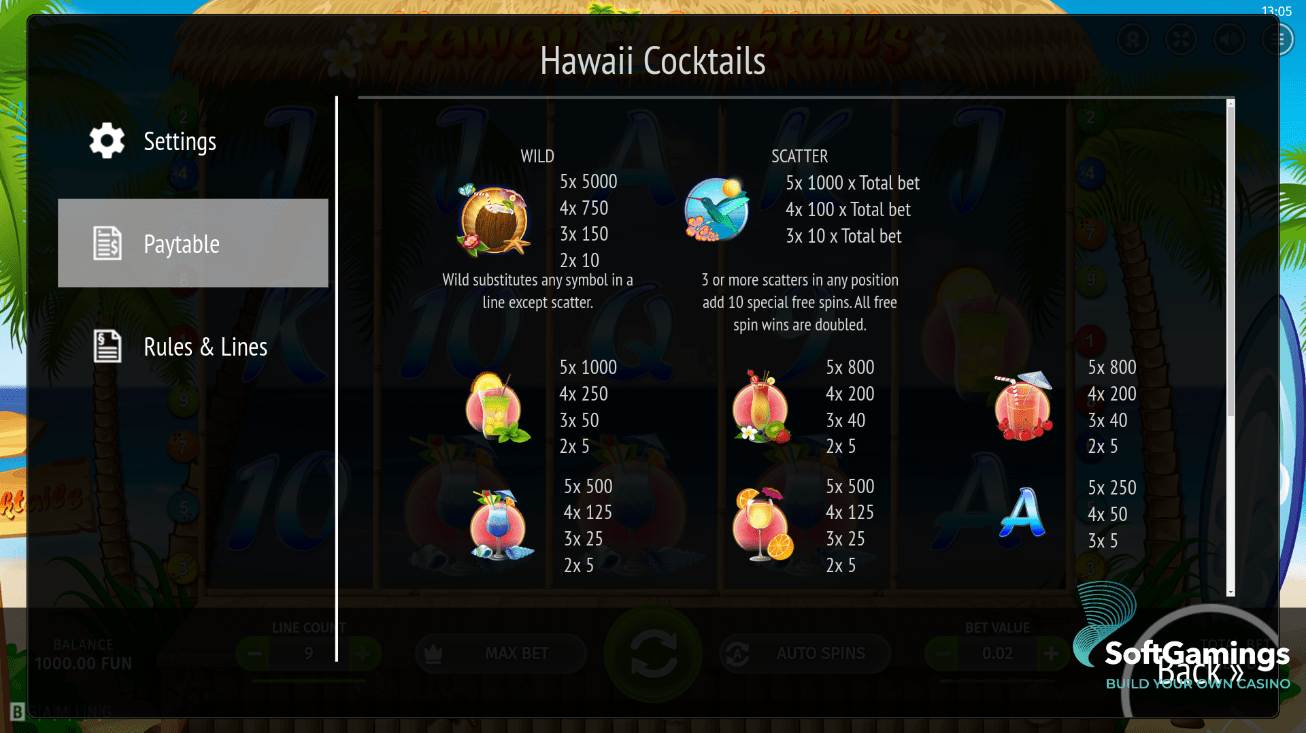Mute the game sound with speaker icon
Viewport: 1306px width, 733px height.
click(1229, 39)
